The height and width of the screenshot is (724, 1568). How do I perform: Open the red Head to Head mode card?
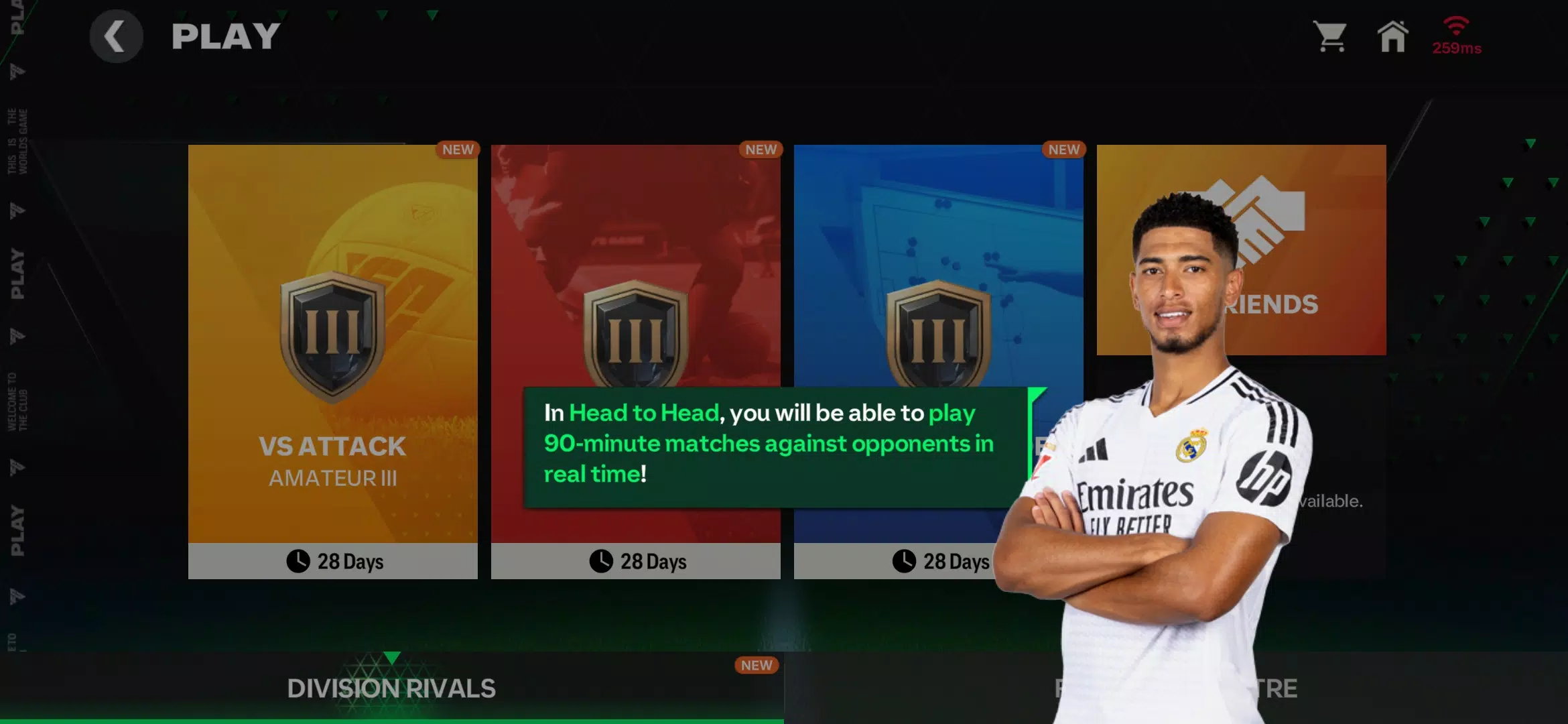pyautogui.click(x=636, y=255)
